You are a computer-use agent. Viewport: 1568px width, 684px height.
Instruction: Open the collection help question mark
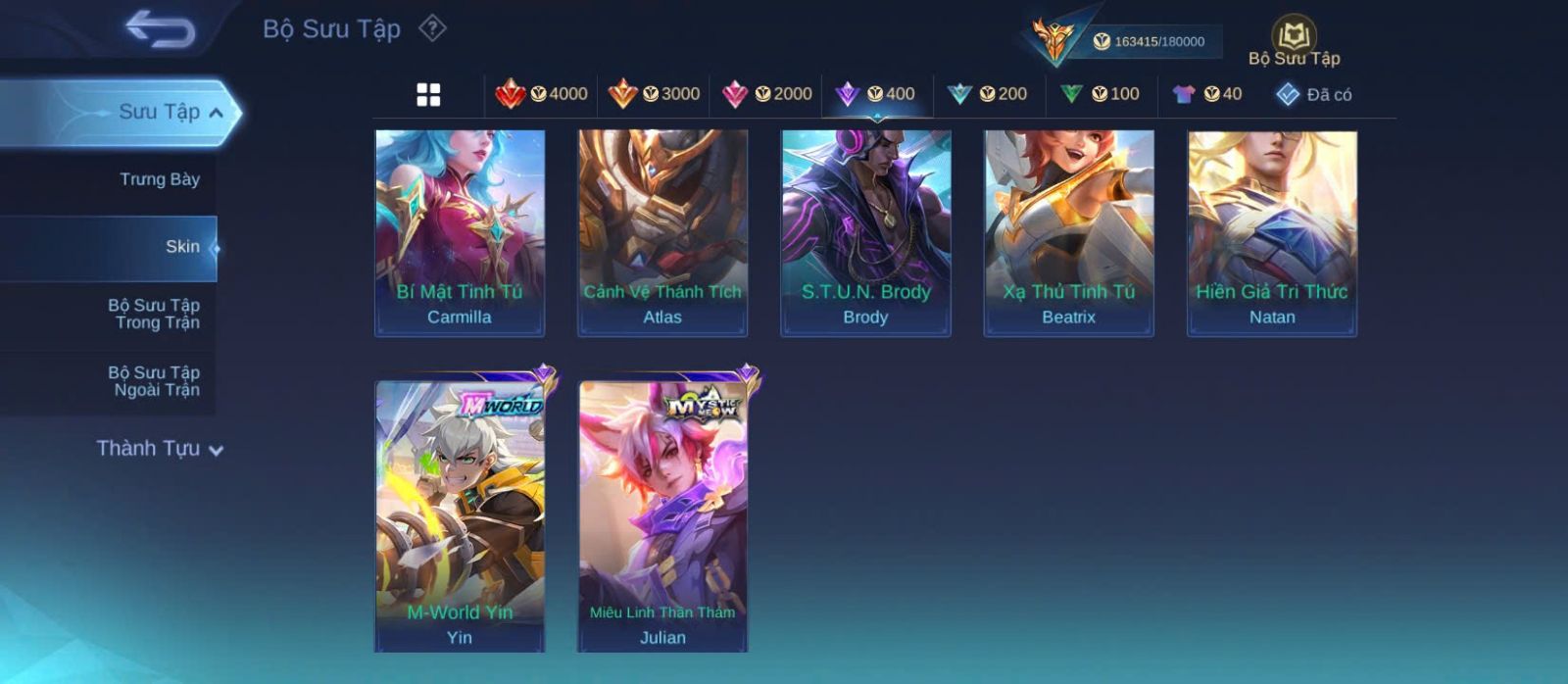coord(432,28)
